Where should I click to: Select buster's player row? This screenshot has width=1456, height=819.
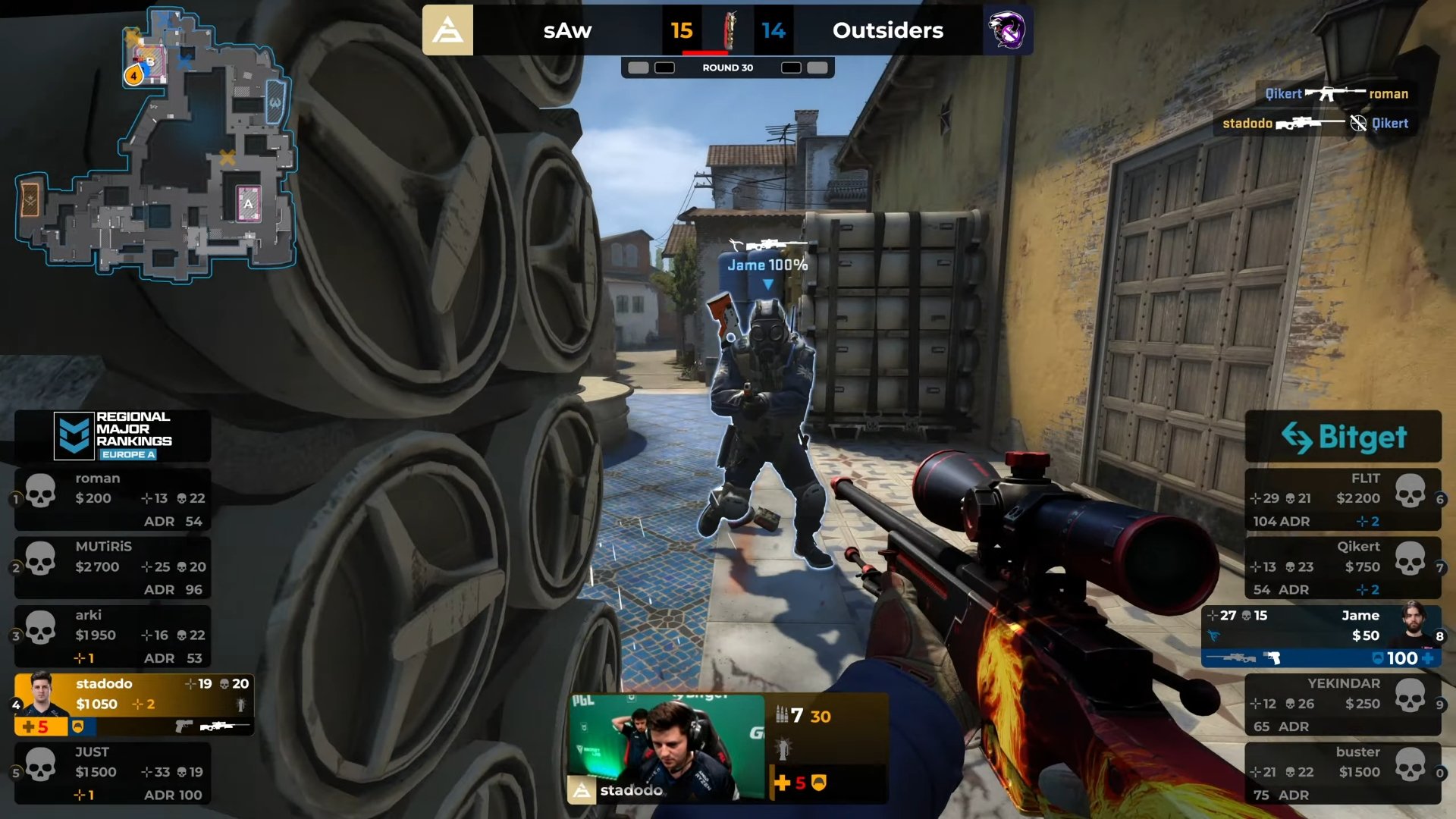(x=1342, y=773)
